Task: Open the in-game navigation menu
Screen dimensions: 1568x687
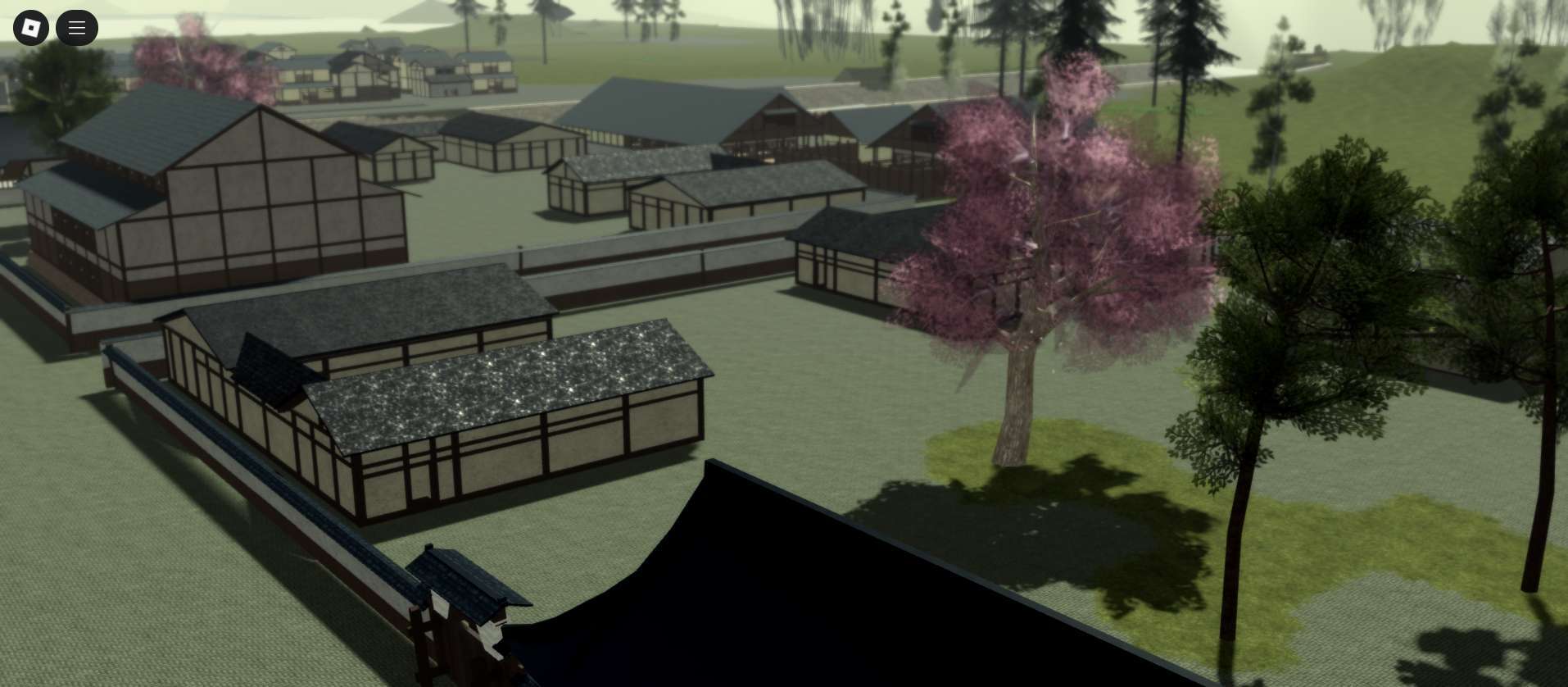Action: [x=76, y=27]
